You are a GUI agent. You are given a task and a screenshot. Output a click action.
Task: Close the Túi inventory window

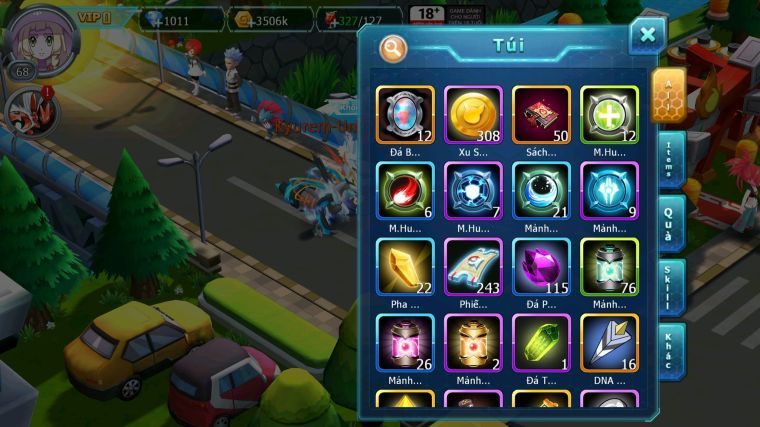647,35
